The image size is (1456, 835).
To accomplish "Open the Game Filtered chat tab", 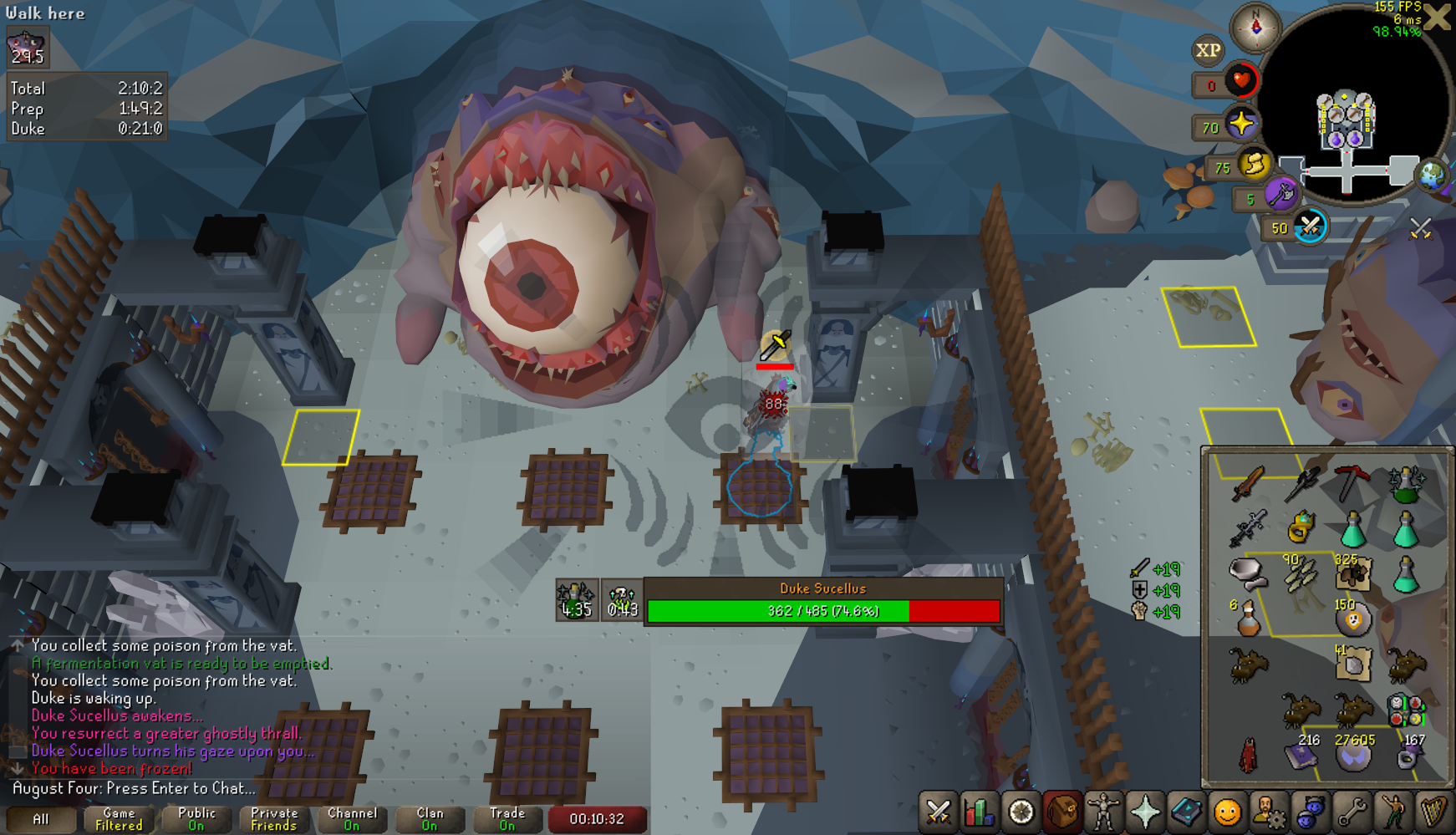I will (x=119, y=819).
